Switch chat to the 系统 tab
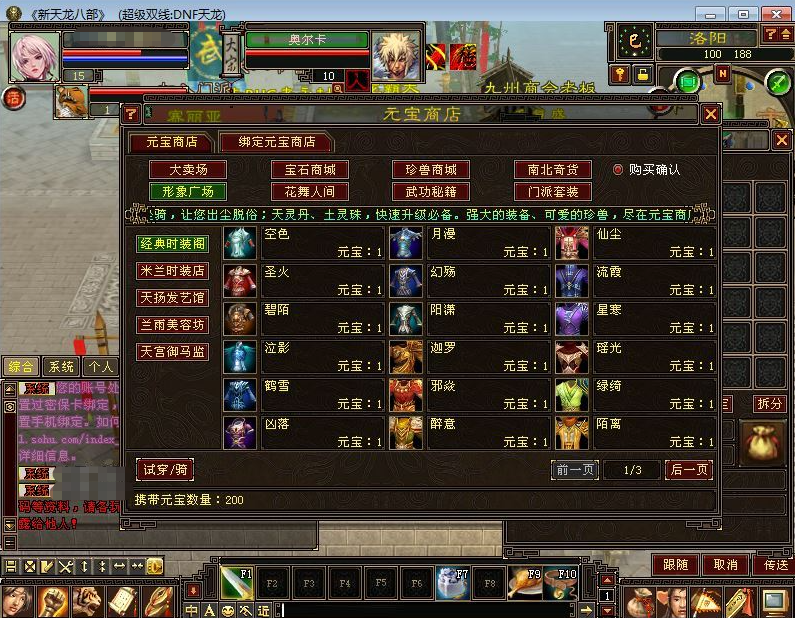The image size is (795, 618). tap(61, 367)
